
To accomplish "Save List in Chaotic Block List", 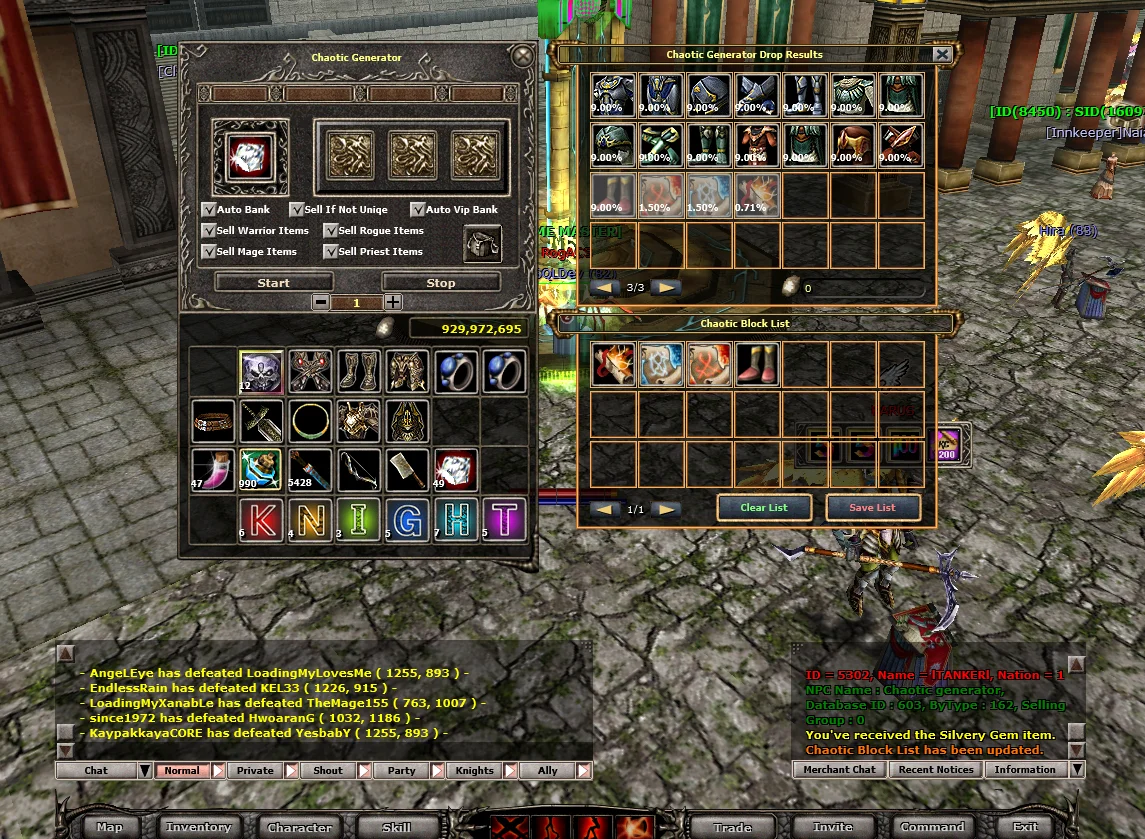I will [x=872, y=508].
